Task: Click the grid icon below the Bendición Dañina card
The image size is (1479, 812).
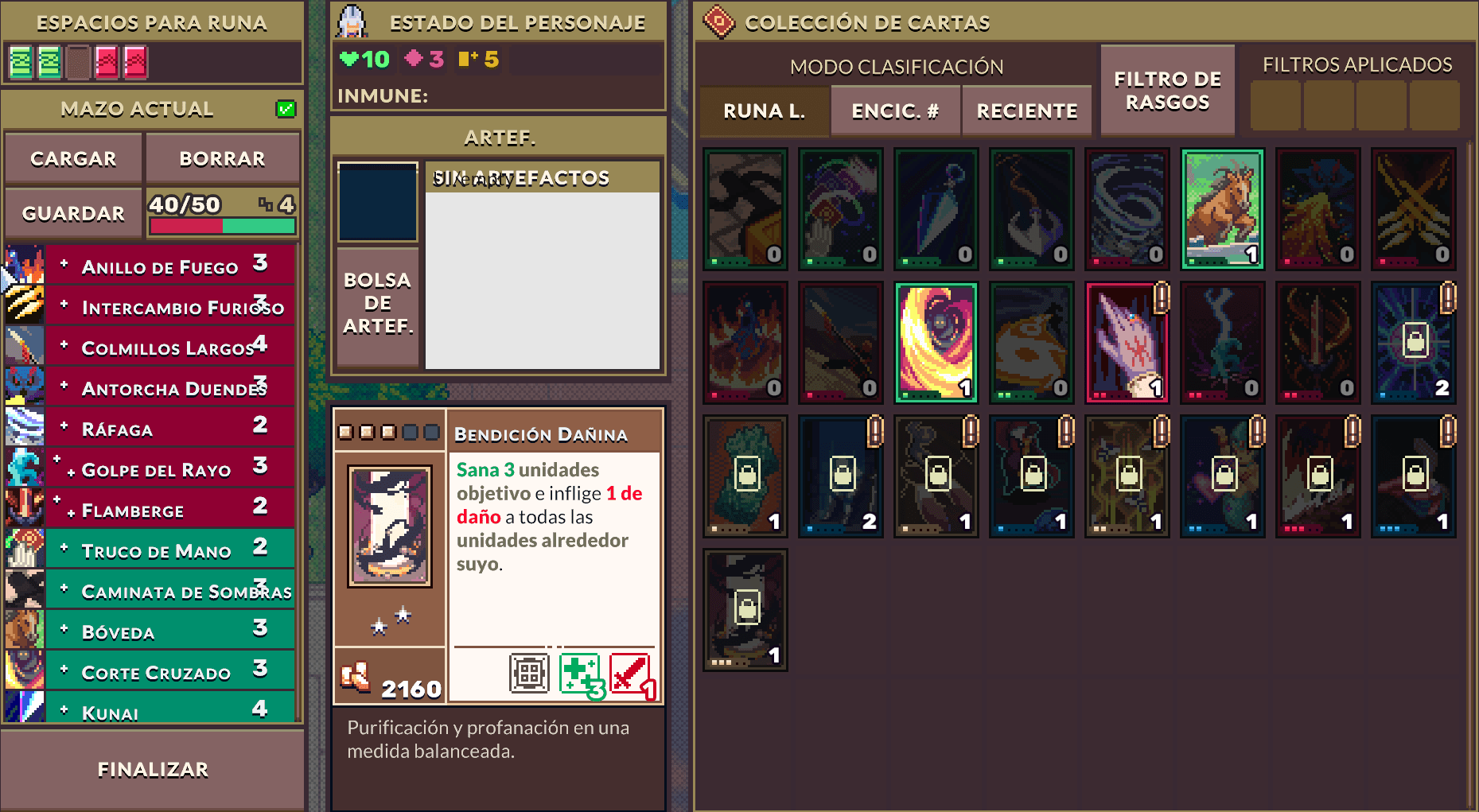Action: (x=528, y=672)
